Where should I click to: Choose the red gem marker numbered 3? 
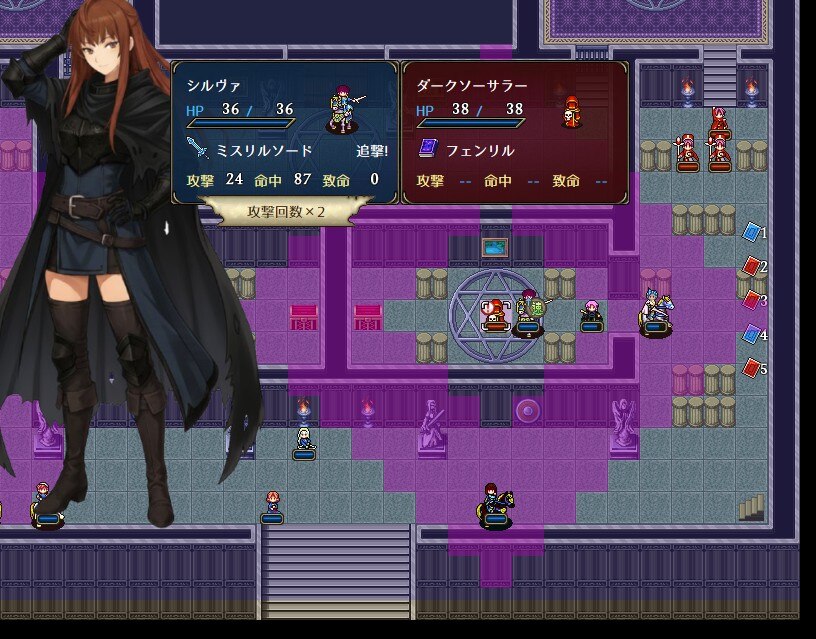point(752,300)
